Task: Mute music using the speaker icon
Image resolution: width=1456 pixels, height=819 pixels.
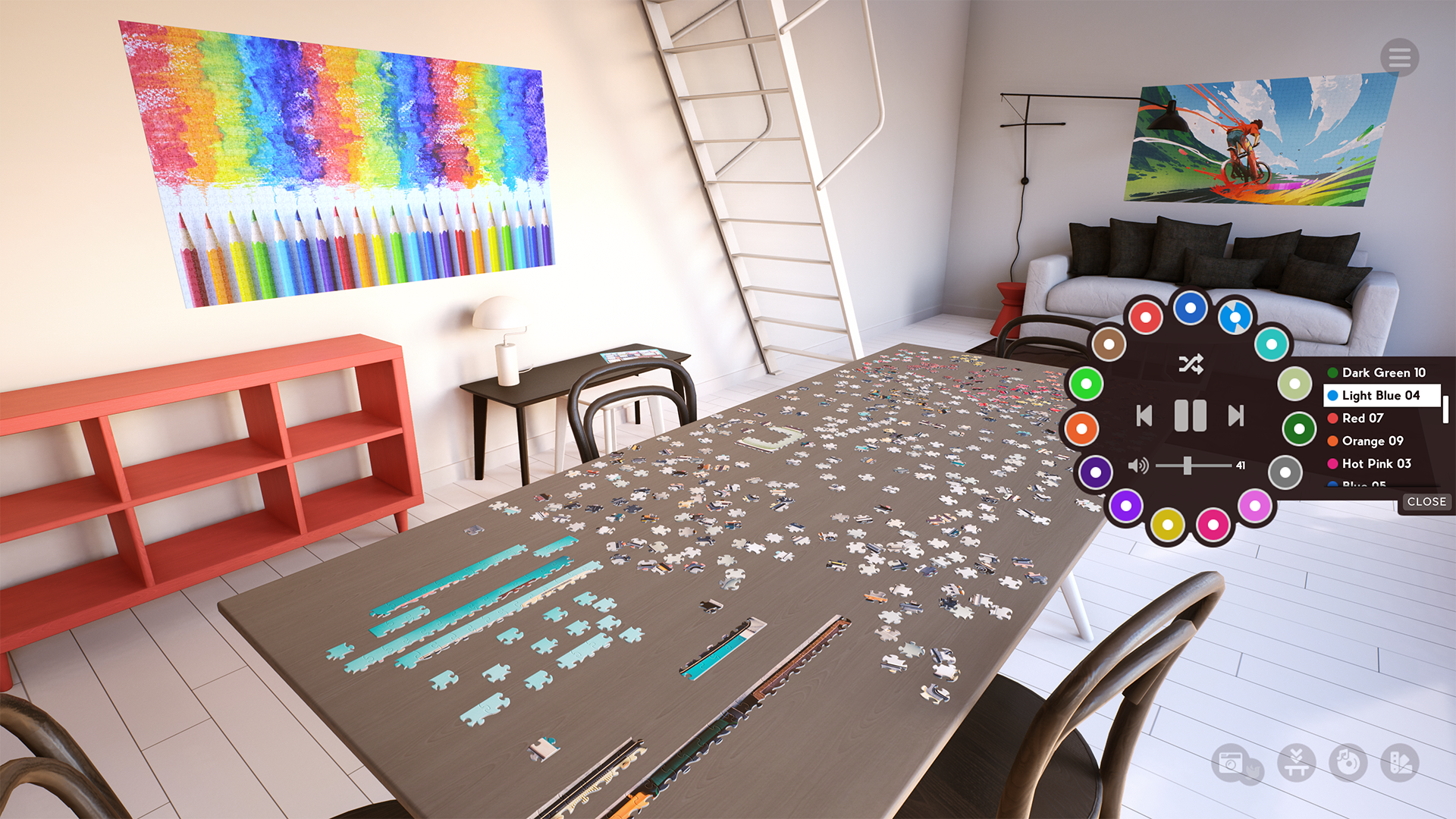Action: (x=1137, y=465)
